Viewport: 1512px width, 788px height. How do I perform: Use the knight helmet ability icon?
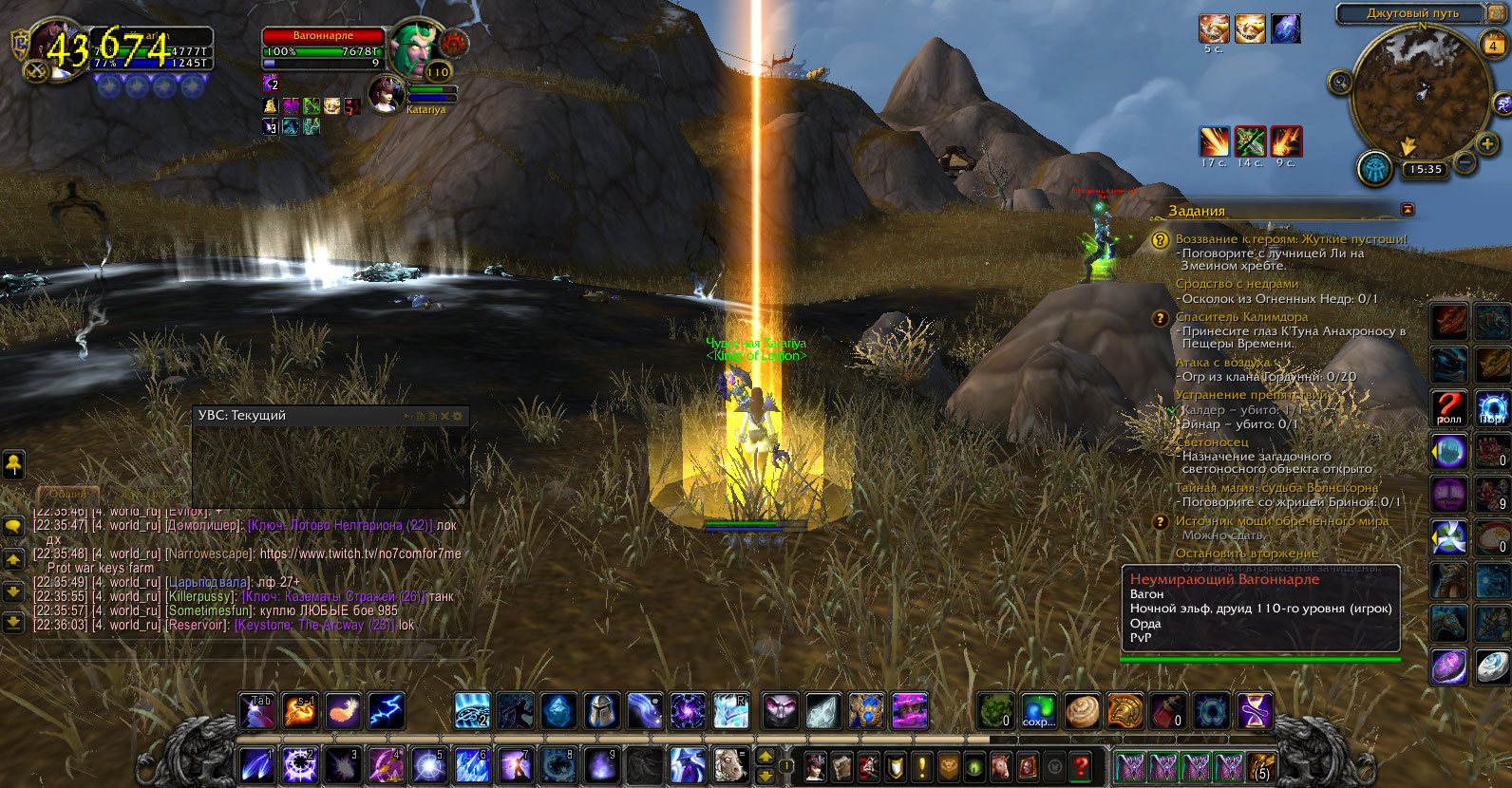(601, 711)
